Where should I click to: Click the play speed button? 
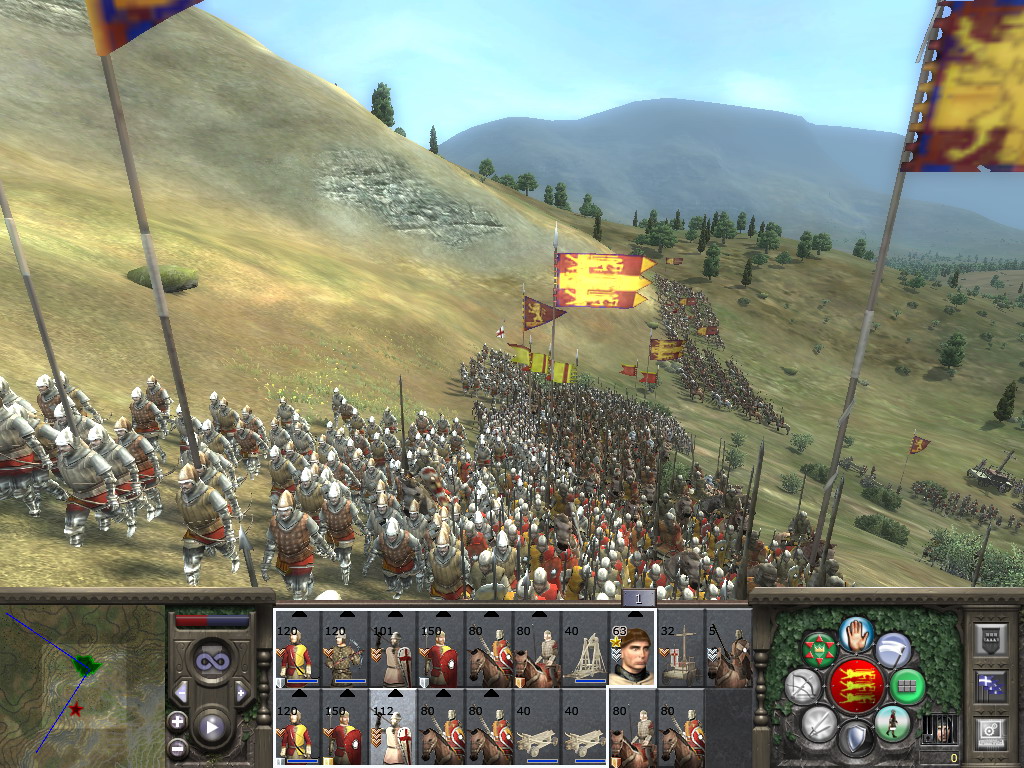pos(211,727)
